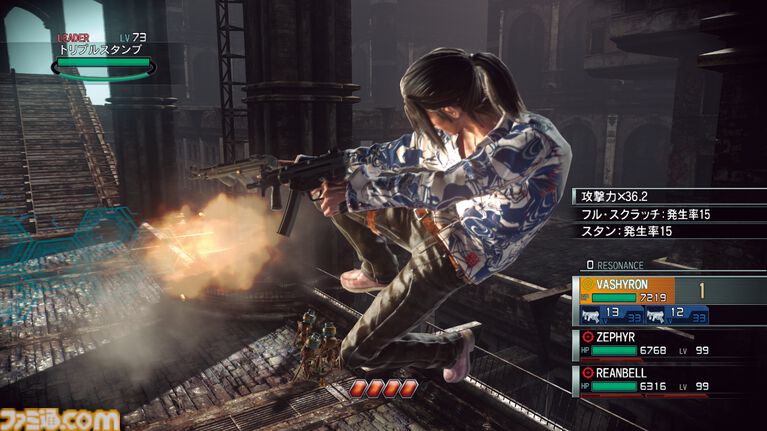Viewport: 767px width, 431px height.
Task: Select Reanbell's party row
Action: (x=671, y=379)
